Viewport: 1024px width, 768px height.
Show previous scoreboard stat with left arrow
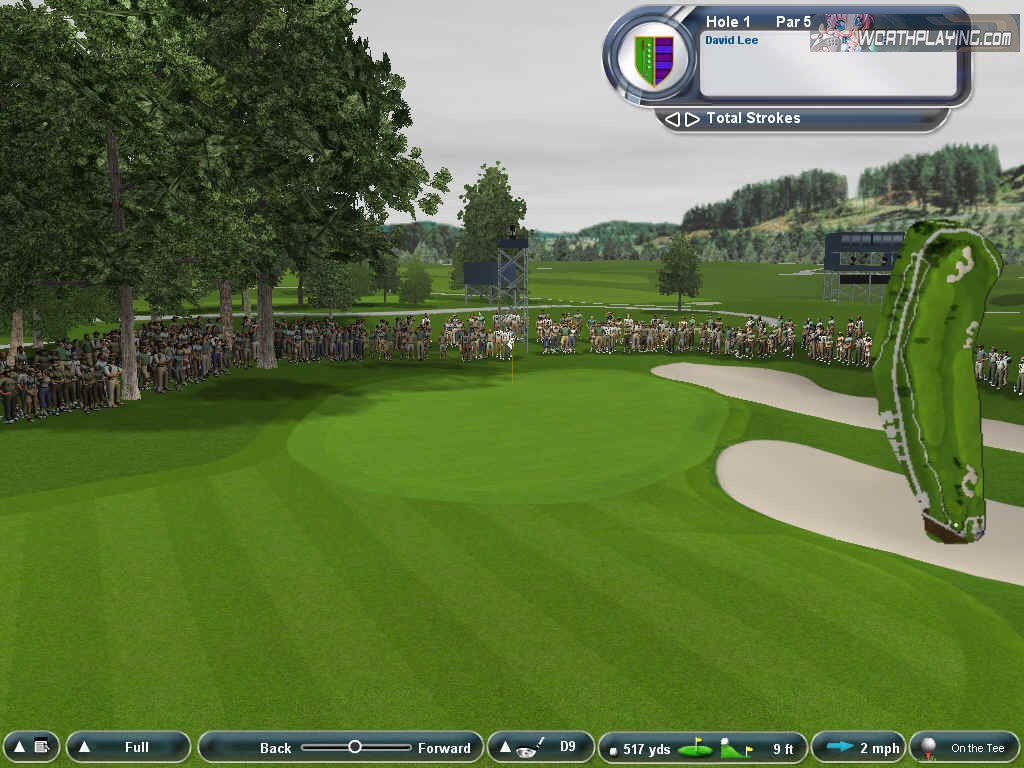tap(672, 119)
